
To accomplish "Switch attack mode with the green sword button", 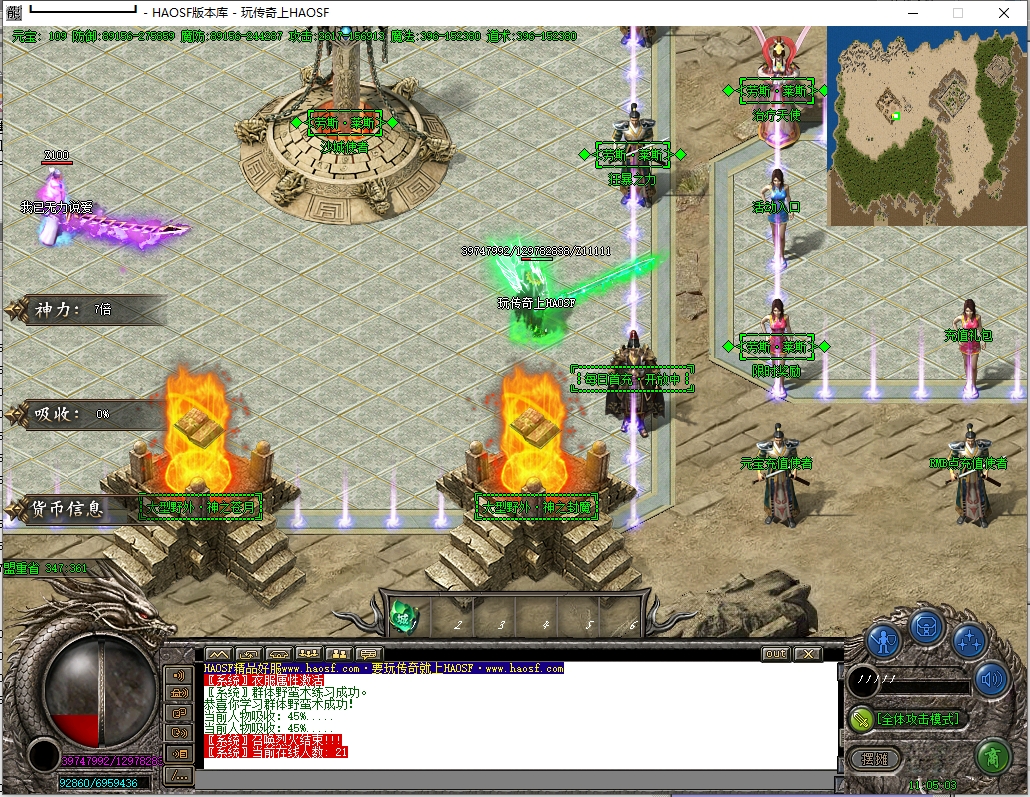I will pyautogui.click(x=861, y=718).
